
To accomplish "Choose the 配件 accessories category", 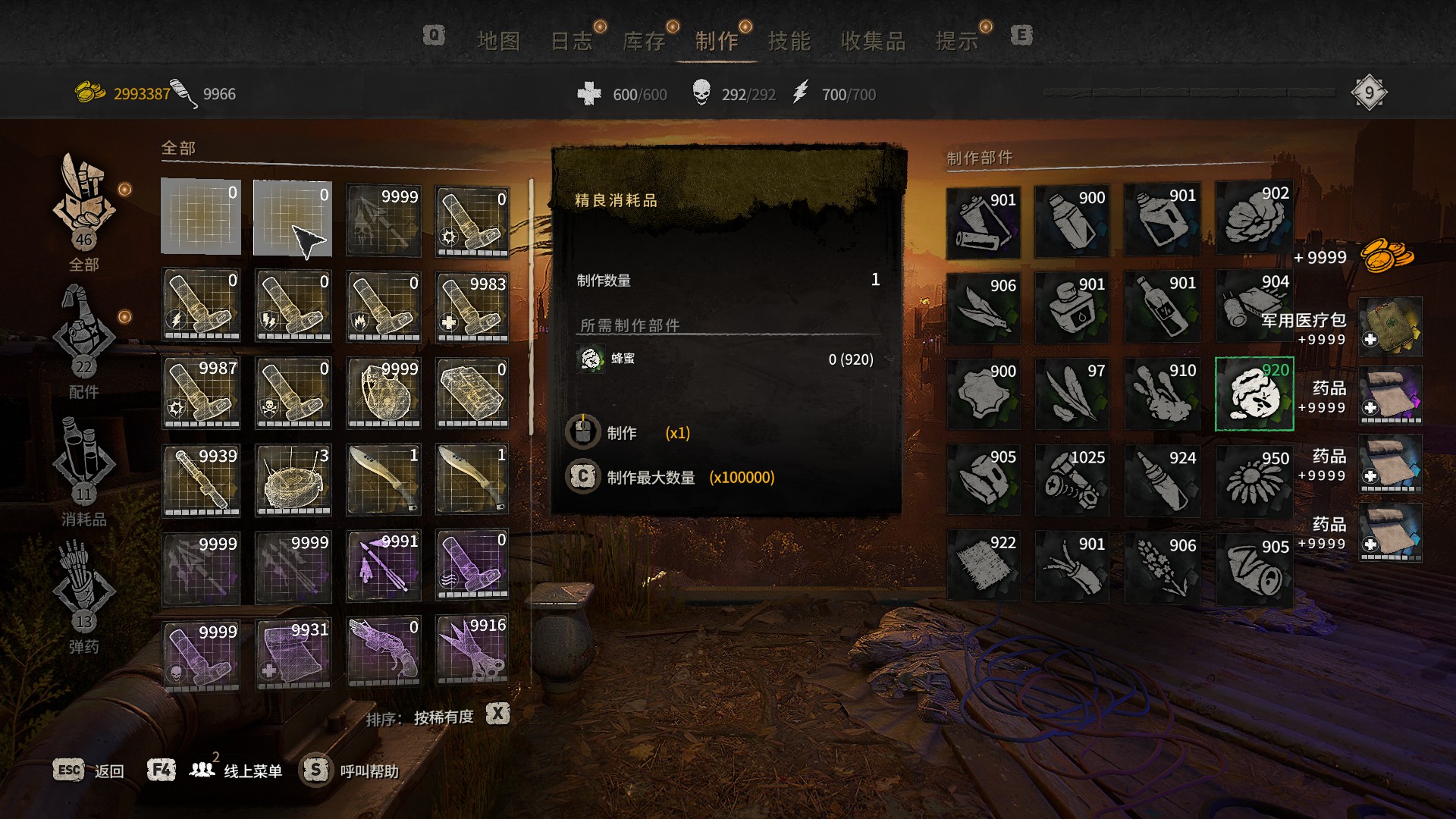I will (x=83, y=341).
